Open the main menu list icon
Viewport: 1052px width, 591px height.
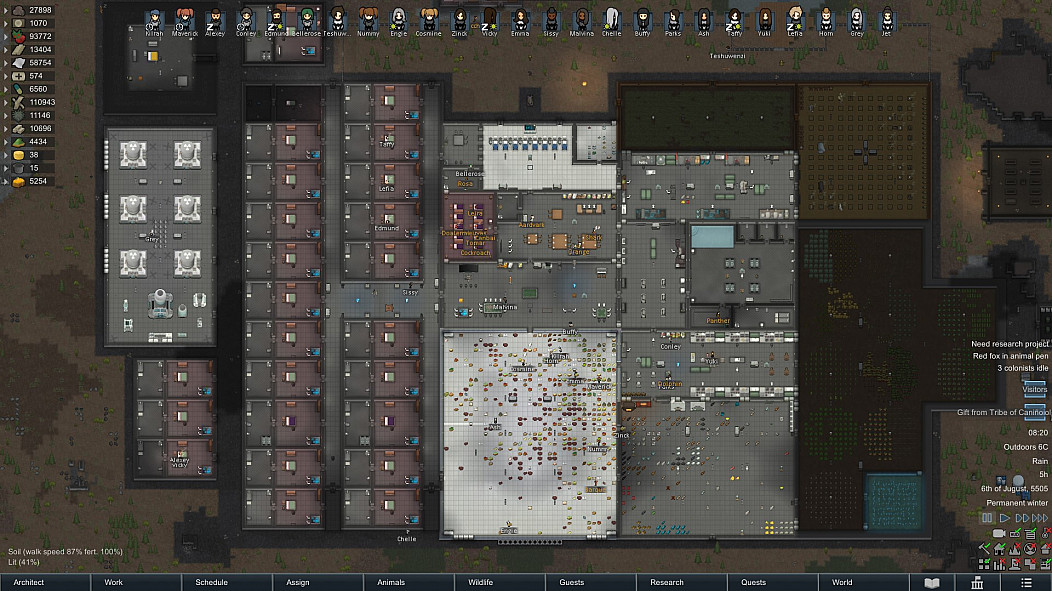[x=1026, y=582]
